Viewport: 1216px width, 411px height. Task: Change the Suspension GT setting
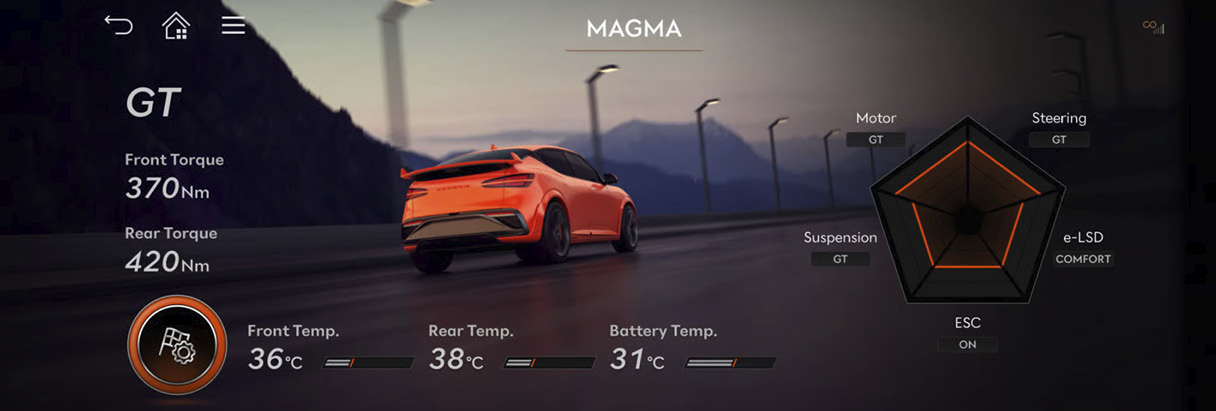coord(840,259)
